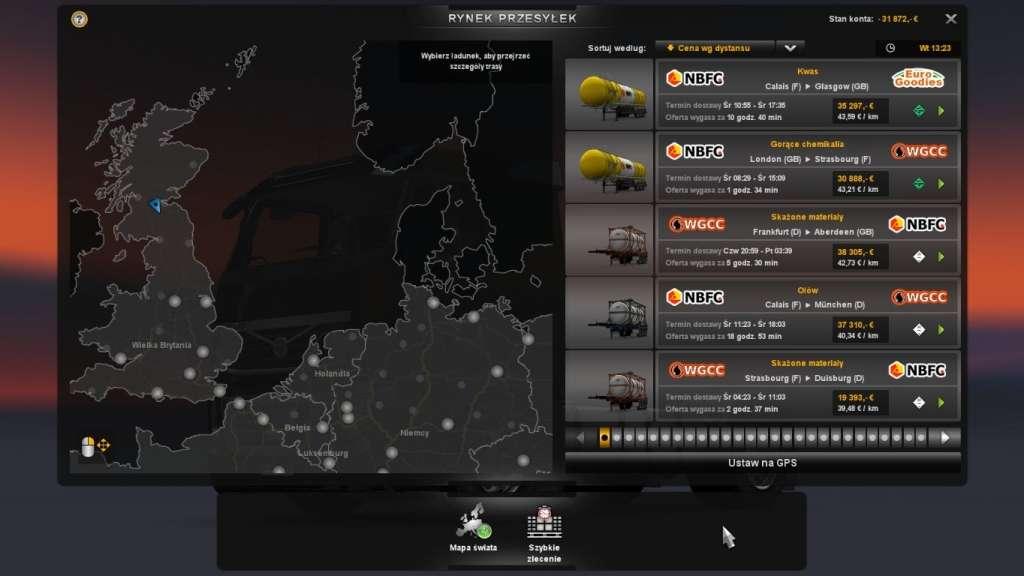The height and width of the screenshot is (576, 1024).
Task: Select the Gorące chemikalia London to Strasbourg job
Action: click(x=806, y=167)
